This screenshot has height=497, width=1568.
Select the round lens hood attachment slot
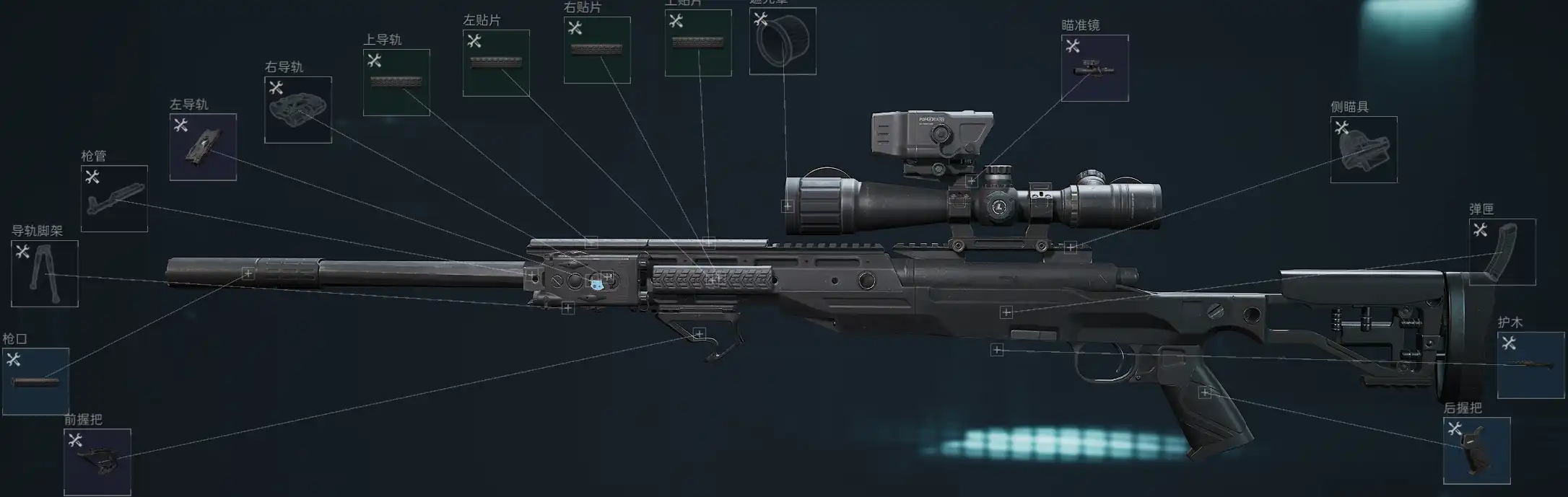pyautogui.click(x=783, y=41)
